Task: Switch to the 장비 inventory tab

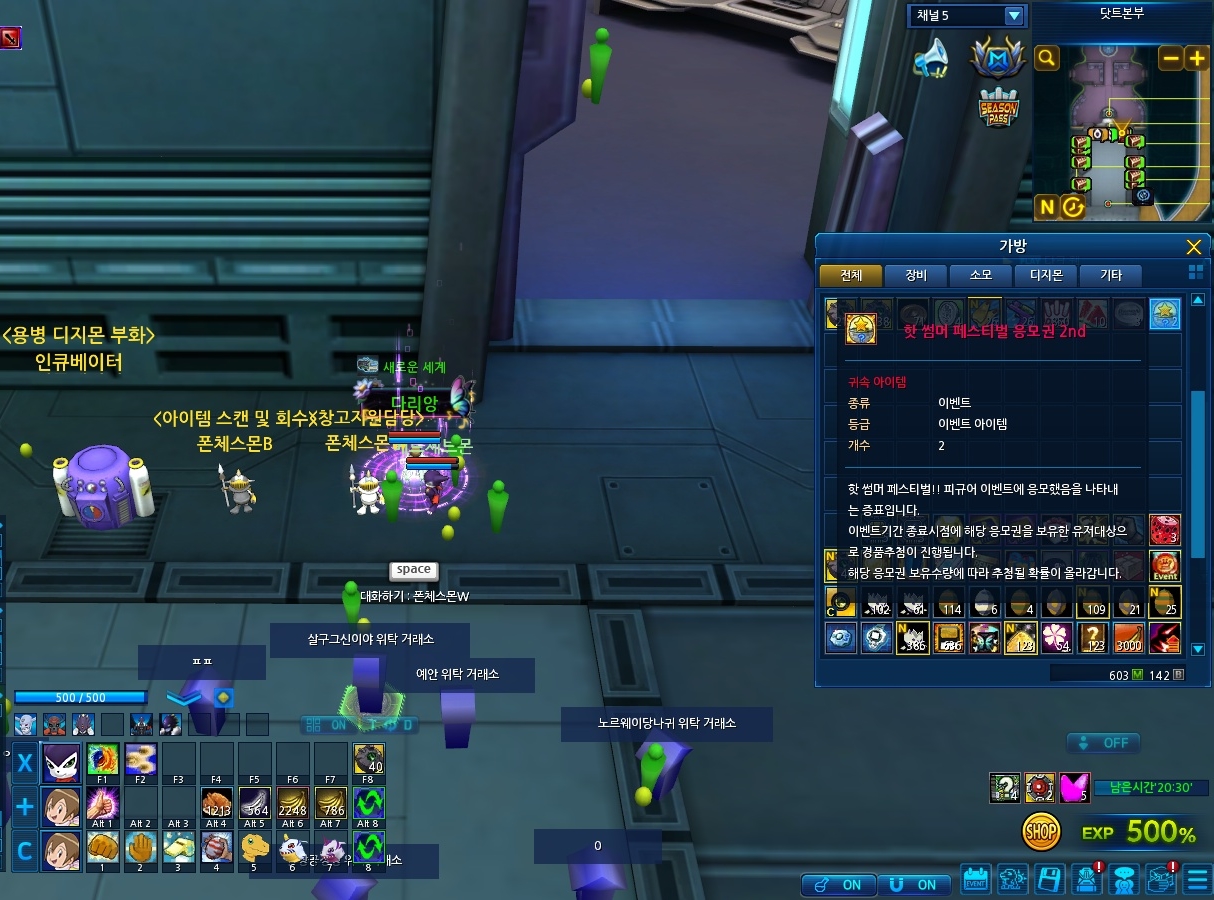Action: pos(916,276)
